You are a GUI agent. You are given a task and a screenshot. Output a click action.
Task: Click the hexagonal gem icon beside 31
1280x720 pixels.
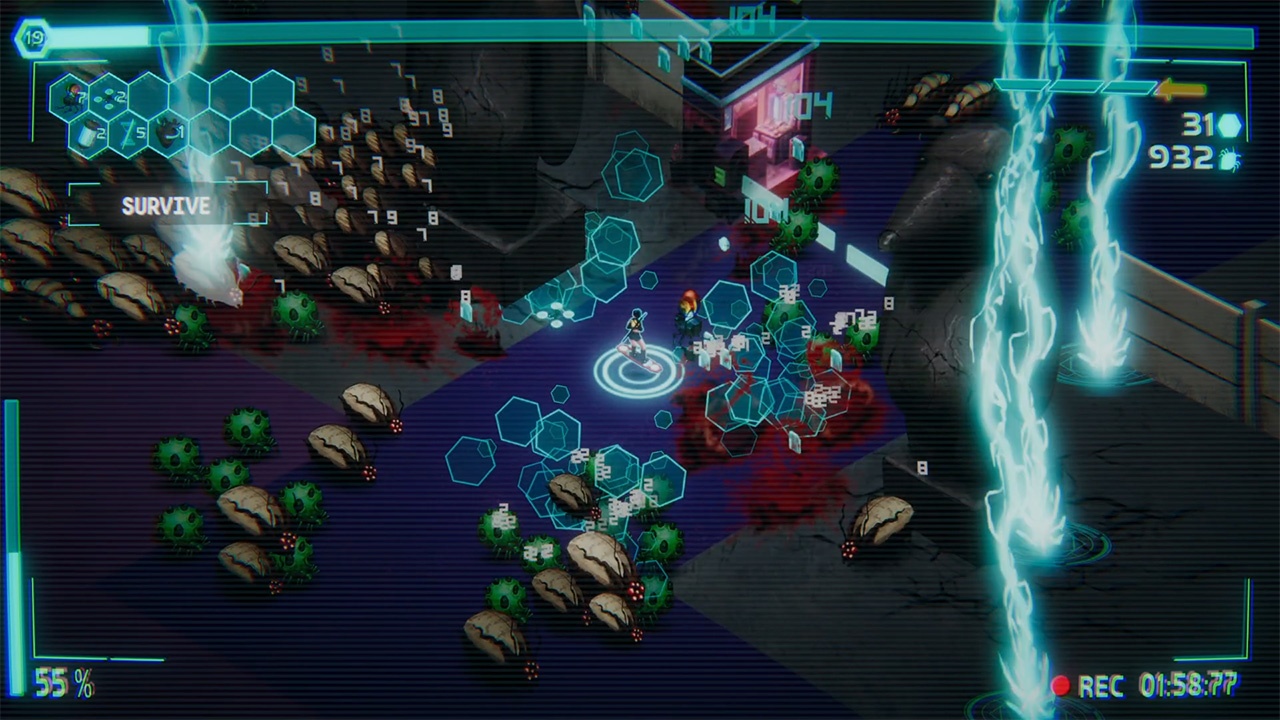coord(1231,126)
